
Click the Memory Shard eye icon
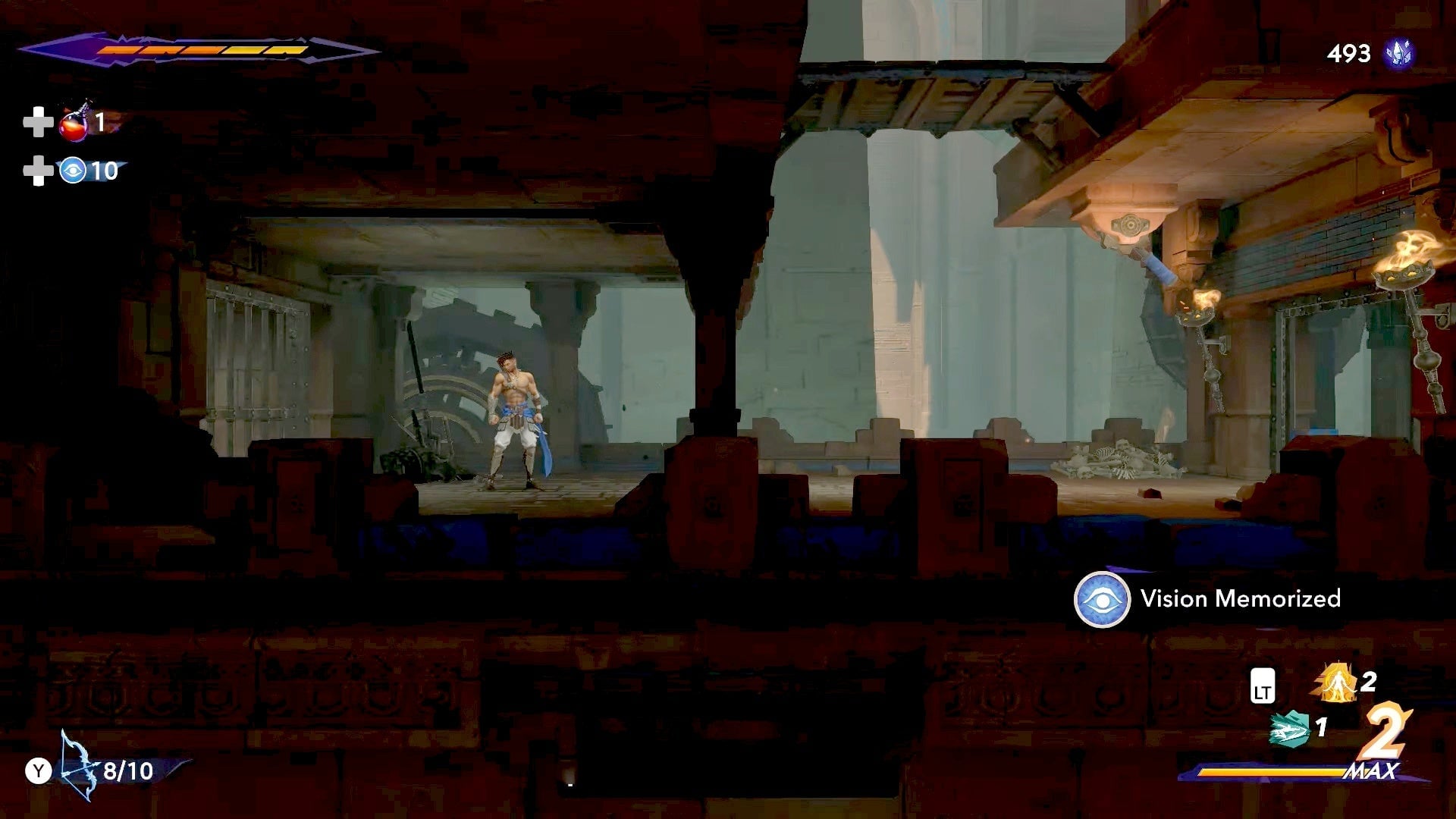coord(72,173)
